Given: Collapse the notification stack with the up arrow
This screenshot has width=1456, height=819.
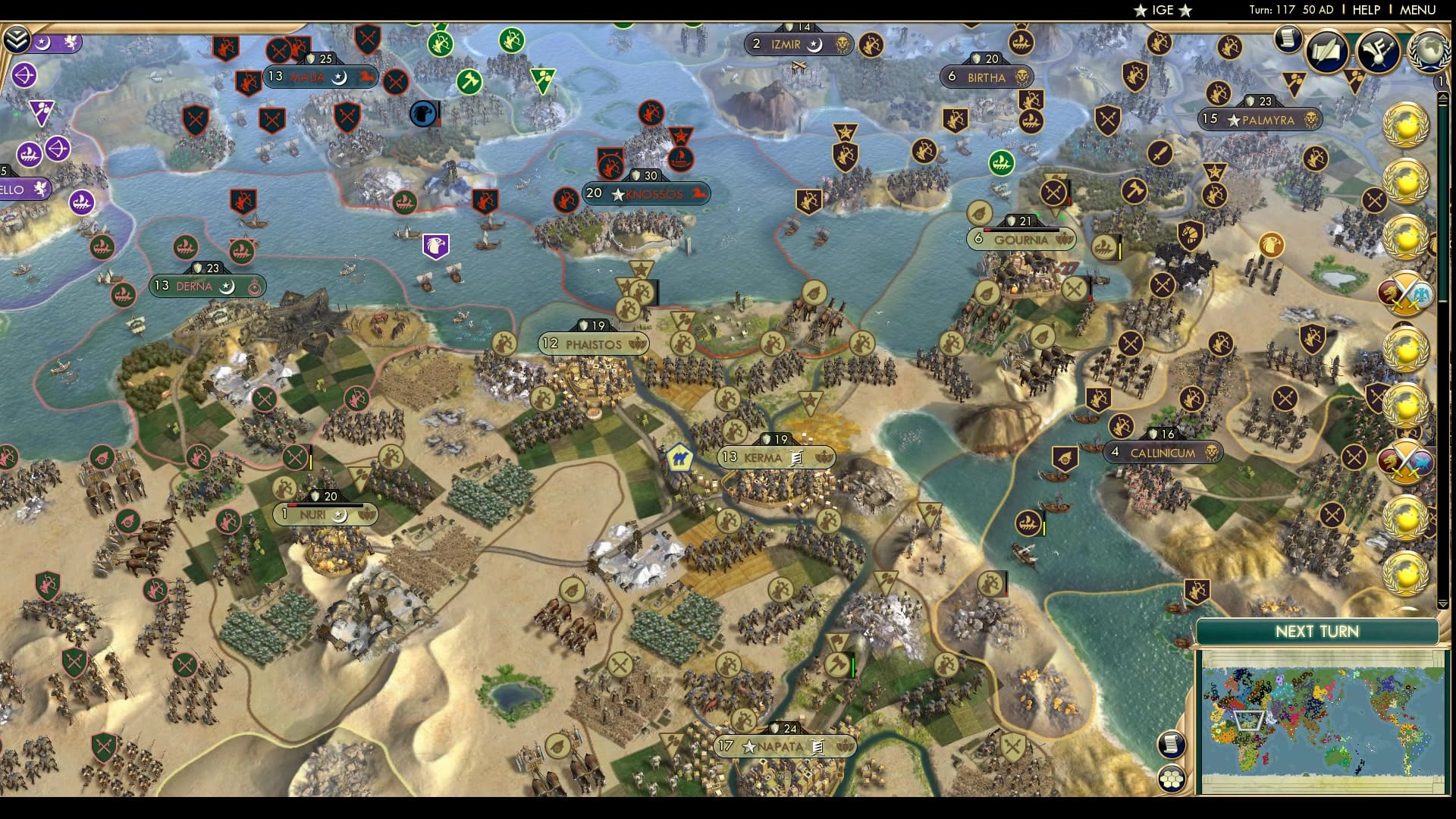Looking at the screenshot, I should (1444, 97).
